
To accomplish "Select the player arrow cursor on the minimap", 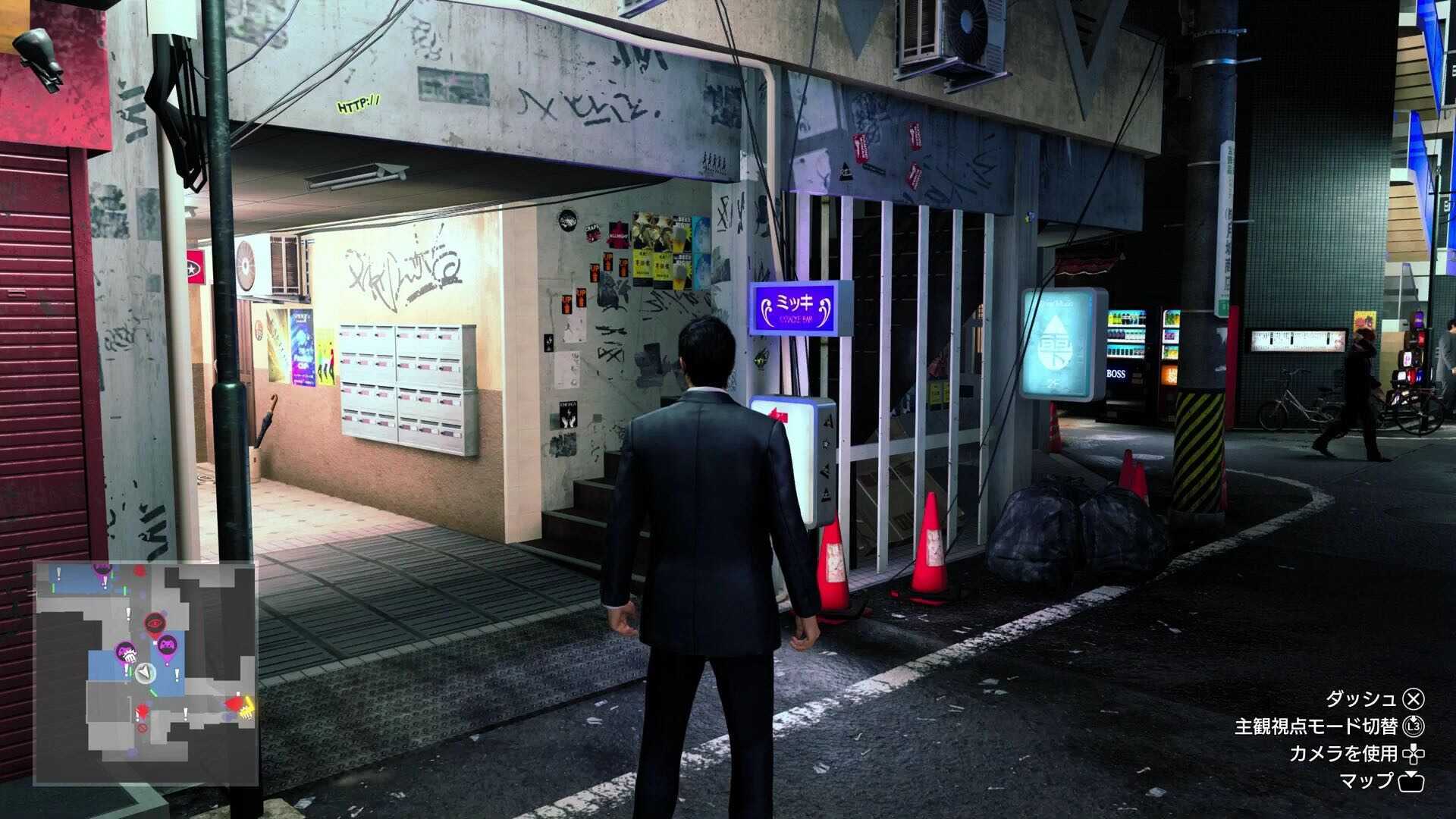I will click(146, 673).
